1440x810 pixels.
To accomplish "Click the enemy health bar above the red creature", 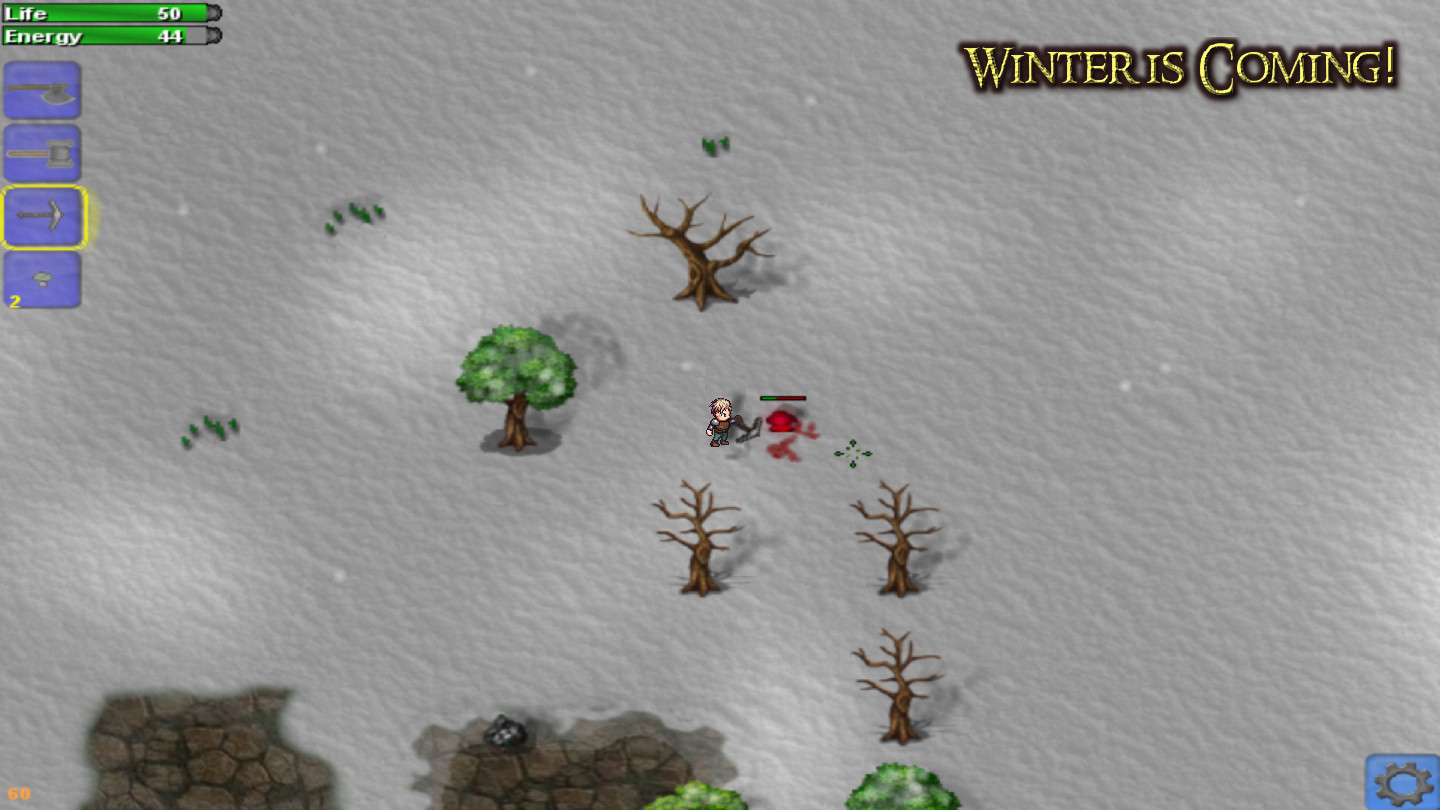I will point(782,397).
